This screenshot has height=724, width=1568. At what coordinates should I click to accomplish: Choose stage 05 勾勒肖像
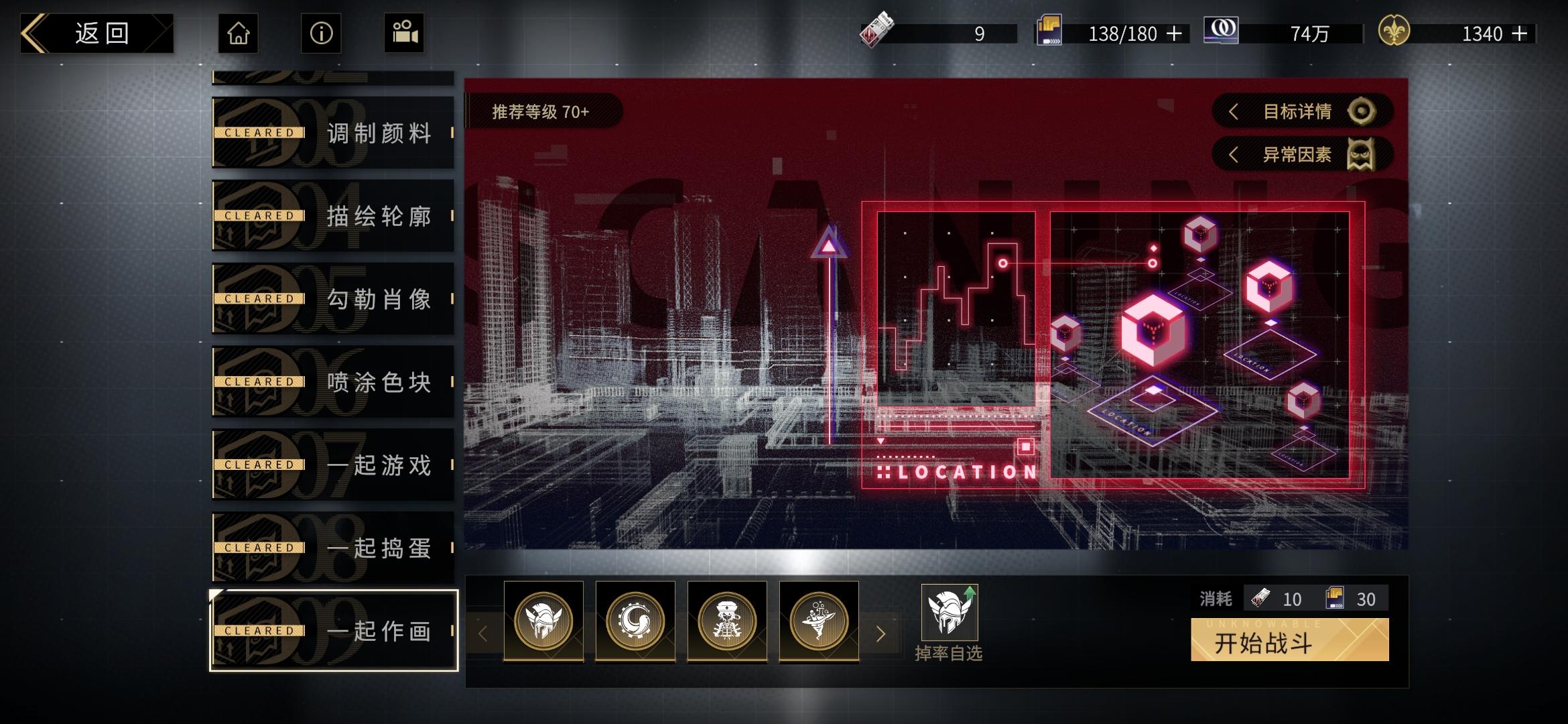[333, 299]
